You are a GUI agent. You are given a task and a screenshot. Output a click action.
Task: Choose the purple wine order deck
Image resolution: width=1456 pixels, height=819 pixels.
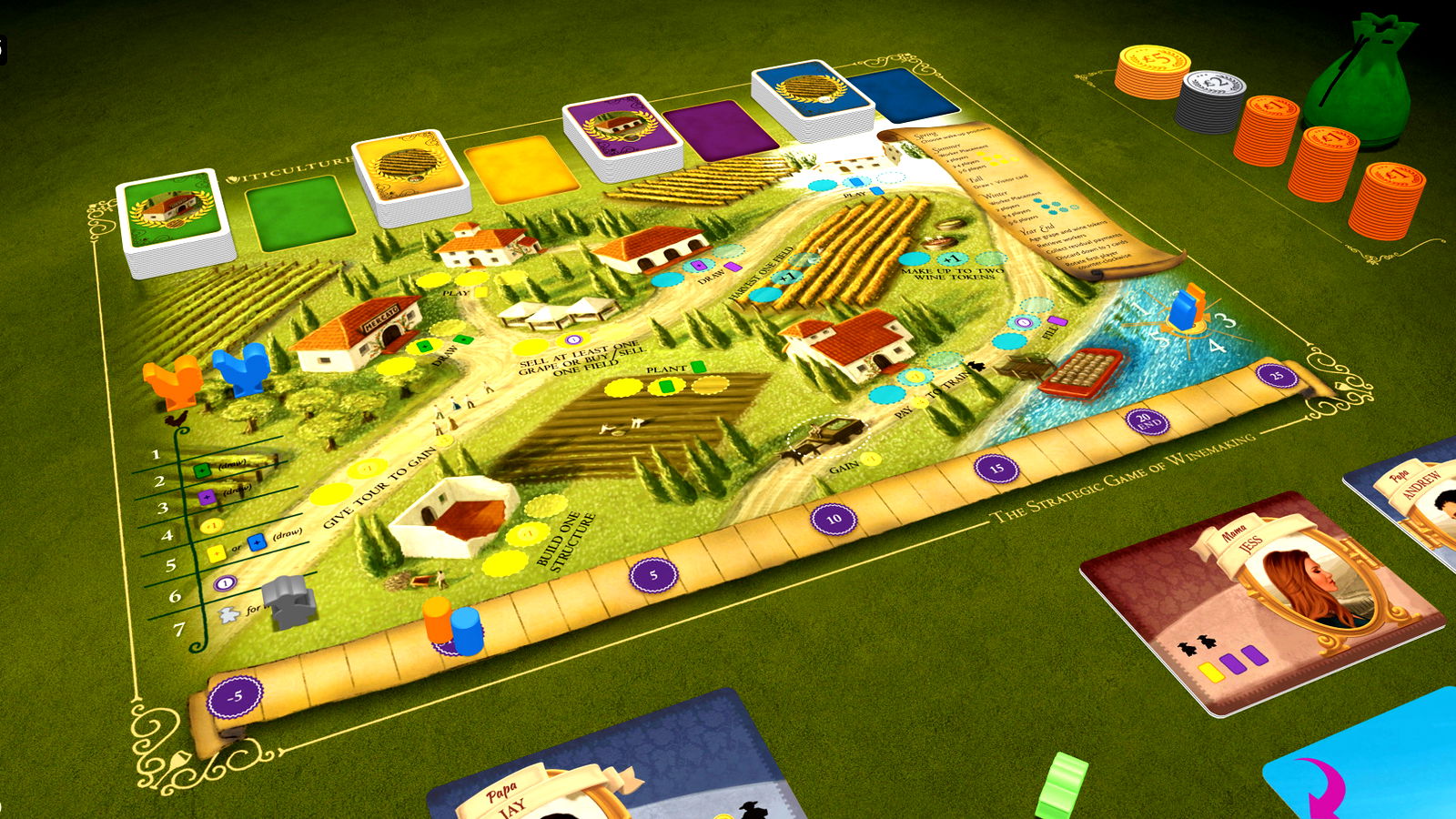(x=621, y=132)
